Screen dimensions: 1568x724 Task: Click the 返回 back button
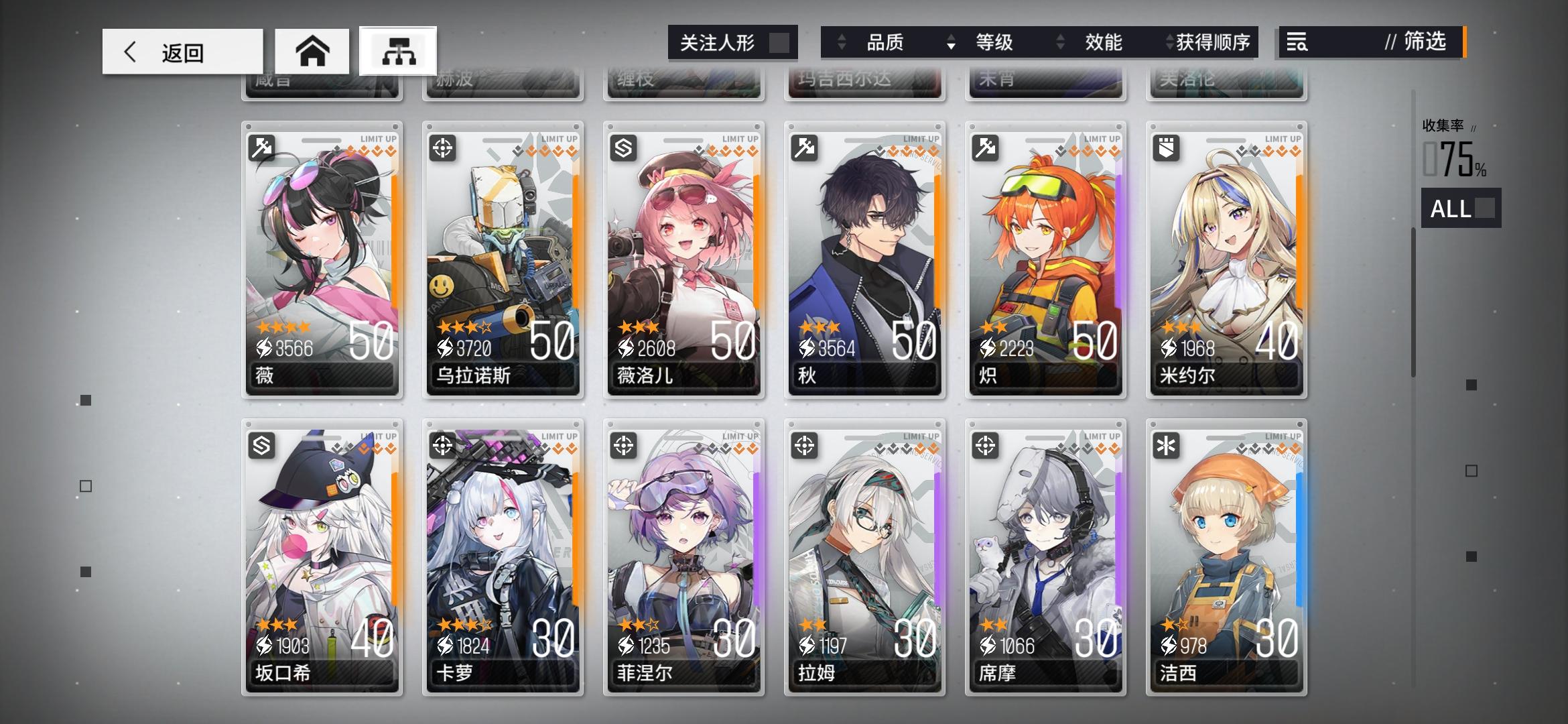coord(181,52)
